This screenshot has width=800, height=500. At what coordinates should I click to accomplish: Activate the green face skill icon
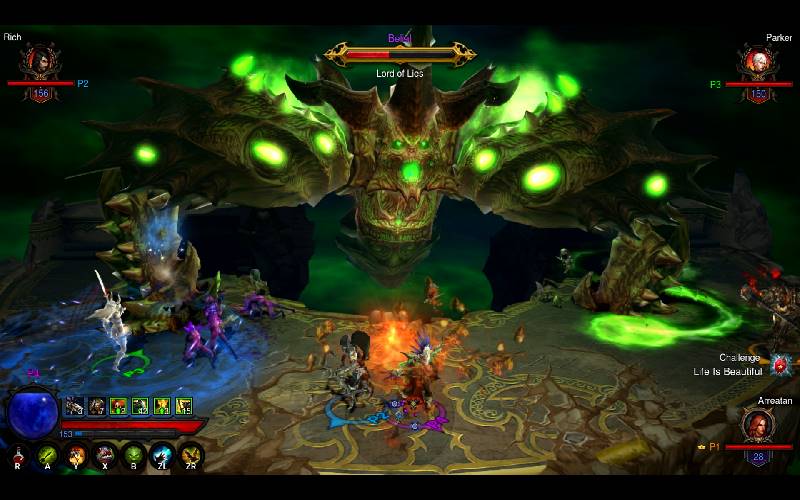pyautogui.click(x=133, y=456)
